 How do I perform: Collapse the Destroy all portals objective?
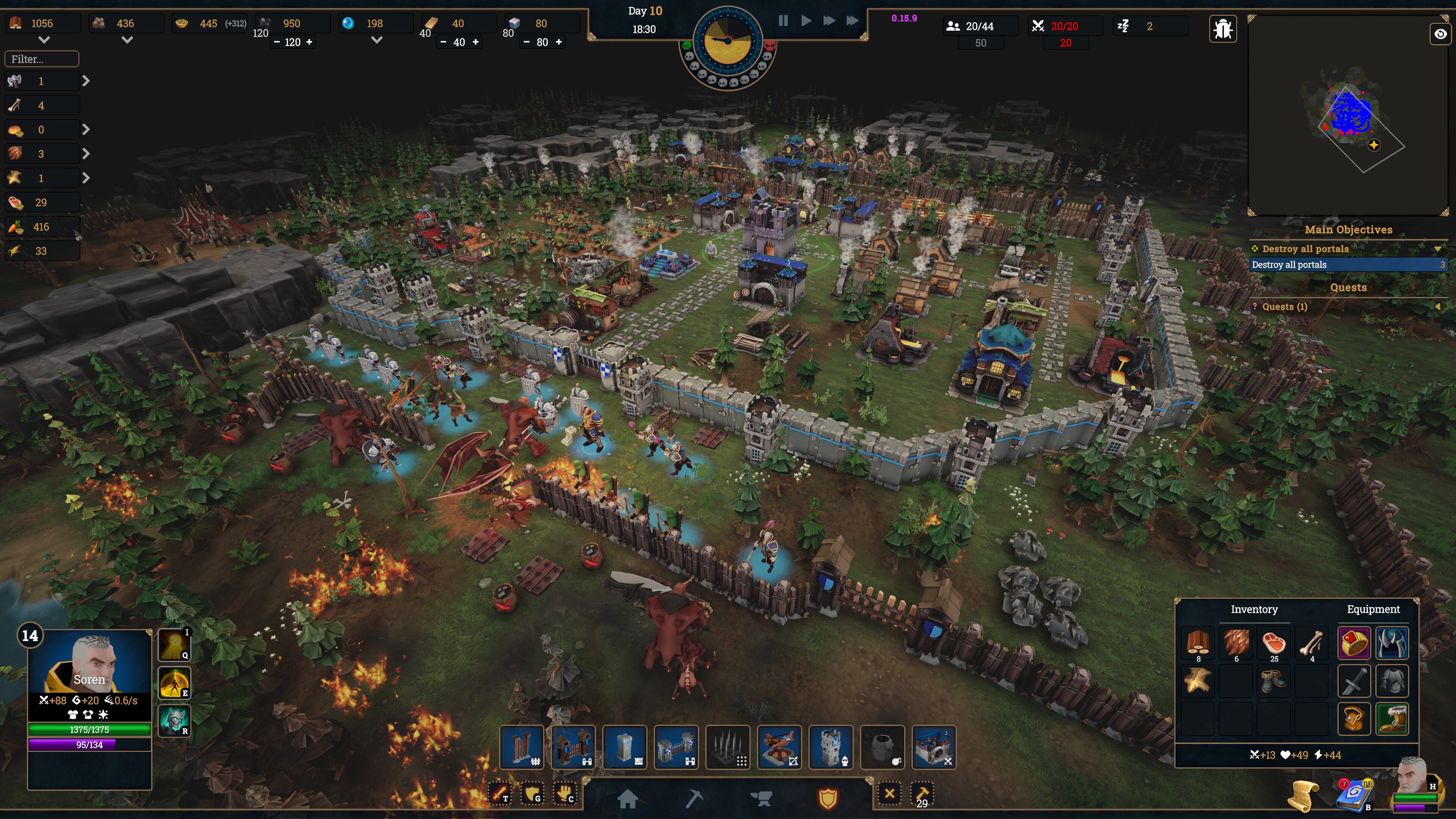point(1437,249)
